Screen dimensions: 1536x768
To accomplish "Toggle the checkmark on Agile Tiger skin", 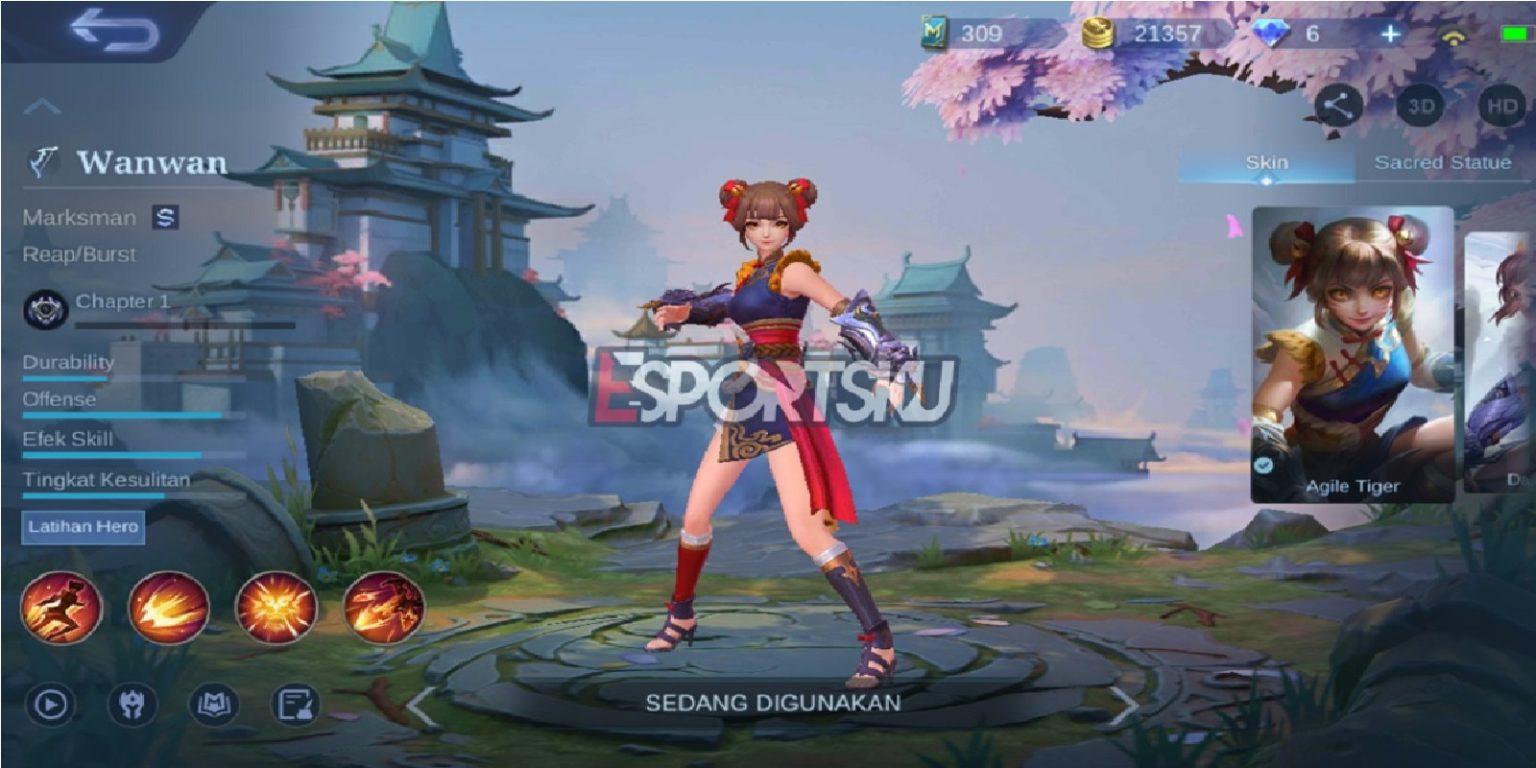I will point(1265,464).
